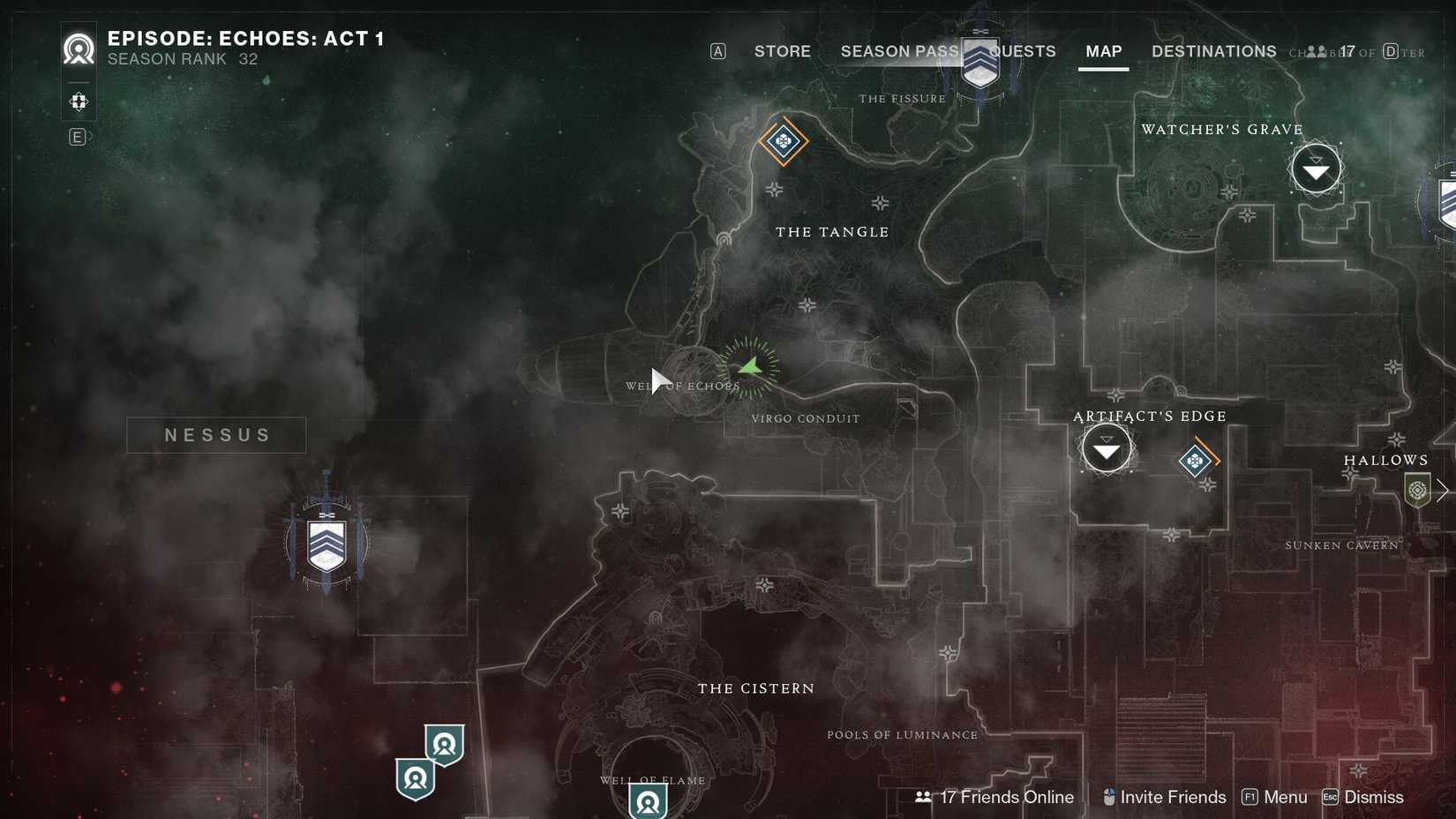Click the directional pad map-move icon

pyautogui.click(x=78, y=101)
